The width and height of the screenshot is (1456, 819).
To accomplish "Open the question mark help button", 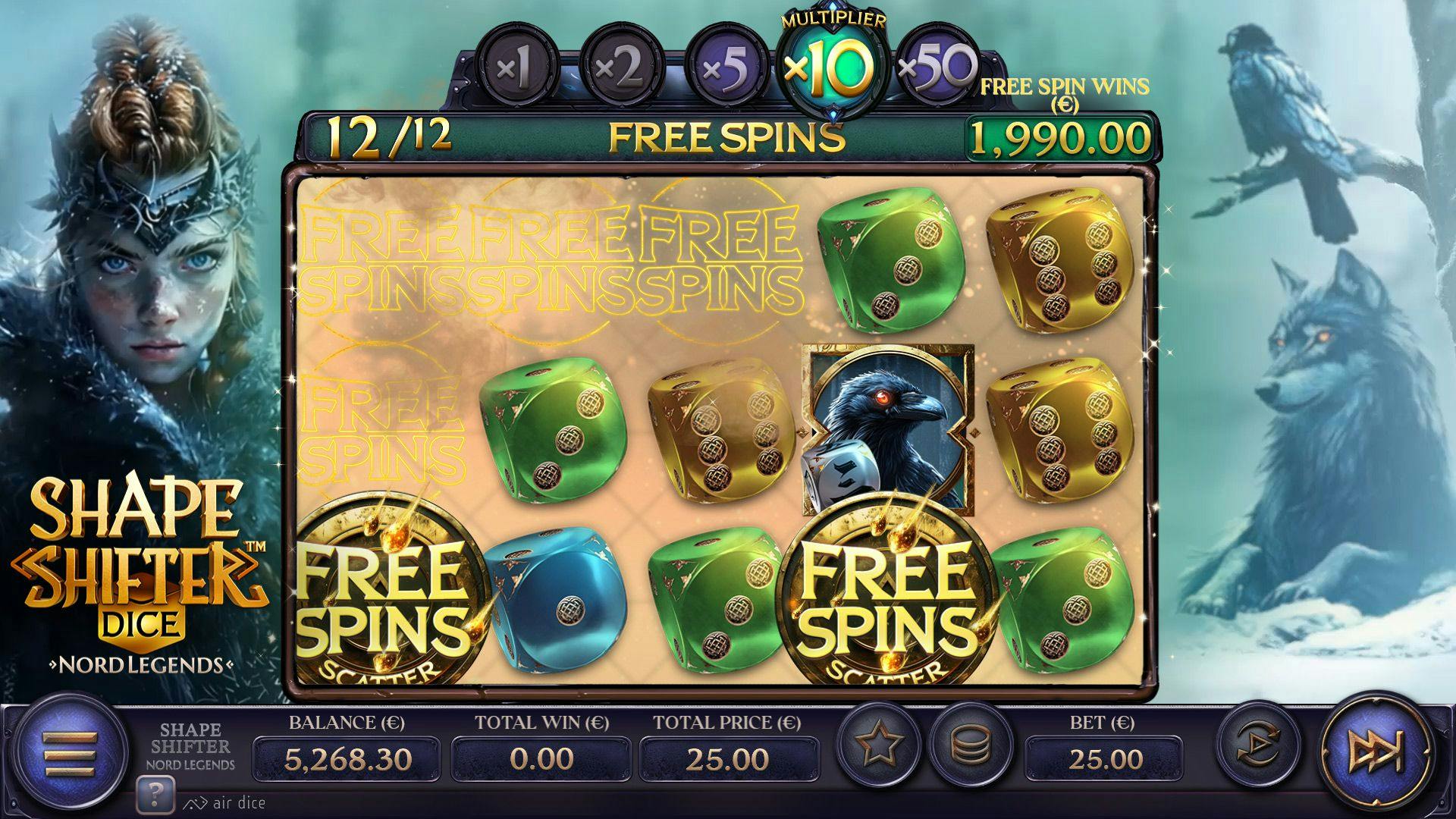I will click(x=155, y=795).
